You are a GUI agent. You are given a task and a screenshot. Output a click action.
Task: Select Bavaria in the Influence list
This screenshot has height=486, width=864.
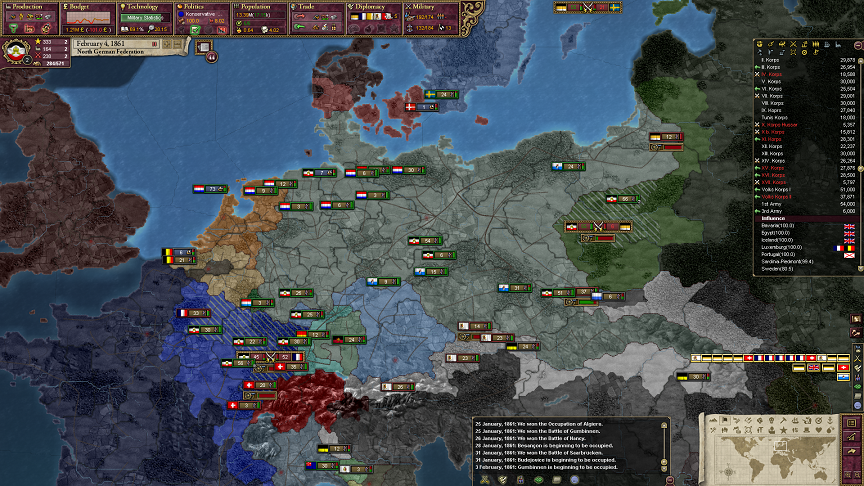click(779, 226)
